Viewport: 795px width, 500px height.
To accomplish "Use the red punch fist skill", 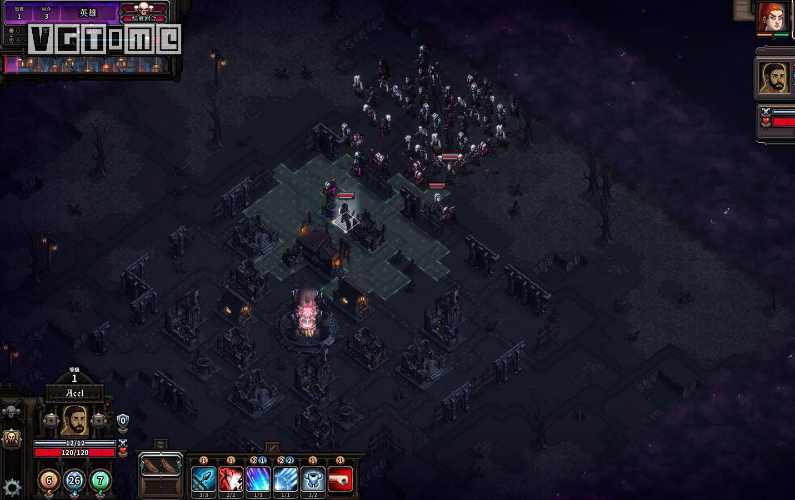I will pyautogui.click(x=340, y=479).
